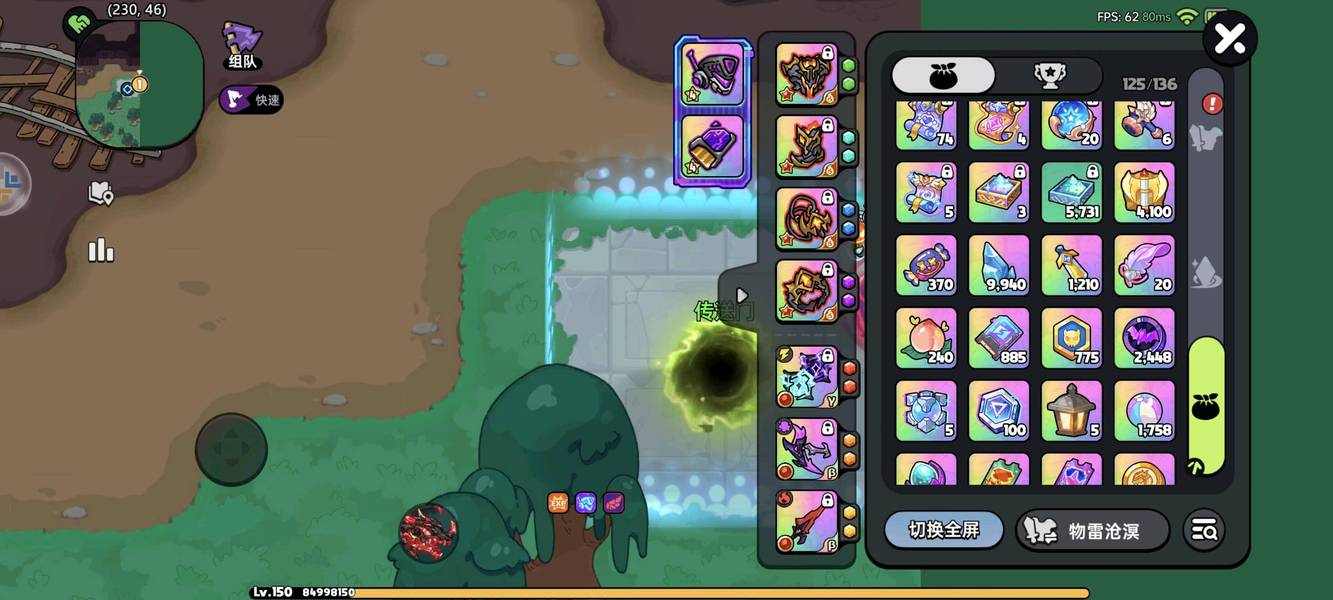Open the minimap

pos(140,85)
